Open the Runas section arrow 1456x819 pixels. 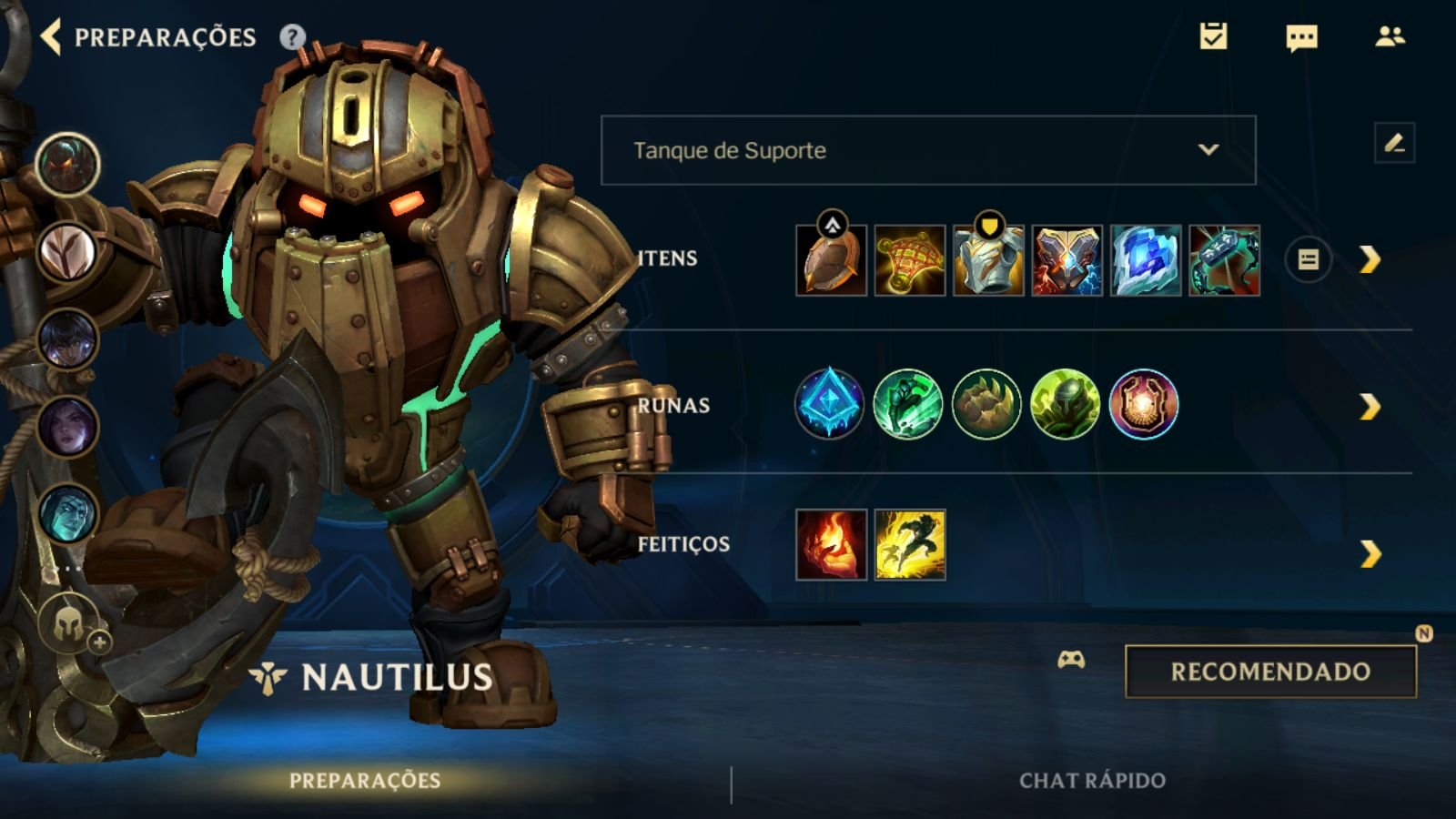click(x=1370, y=407)
